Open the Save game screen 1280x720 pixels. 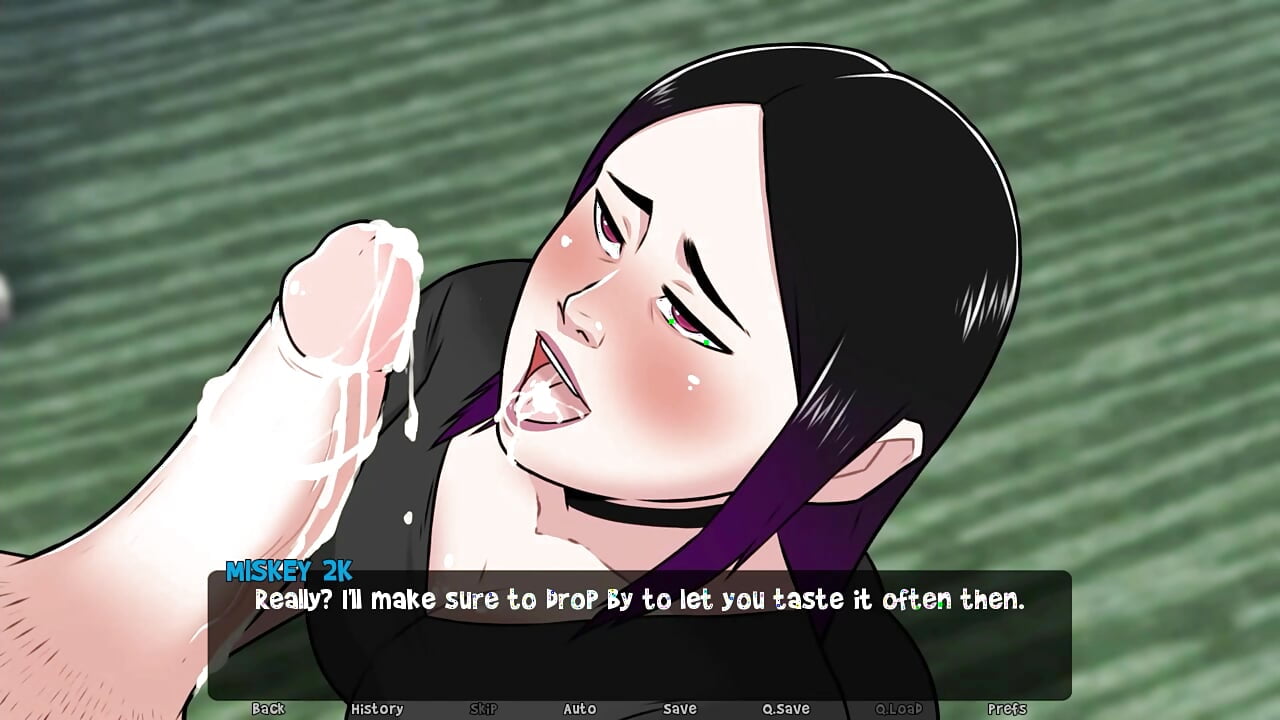(x=679, y=708)
